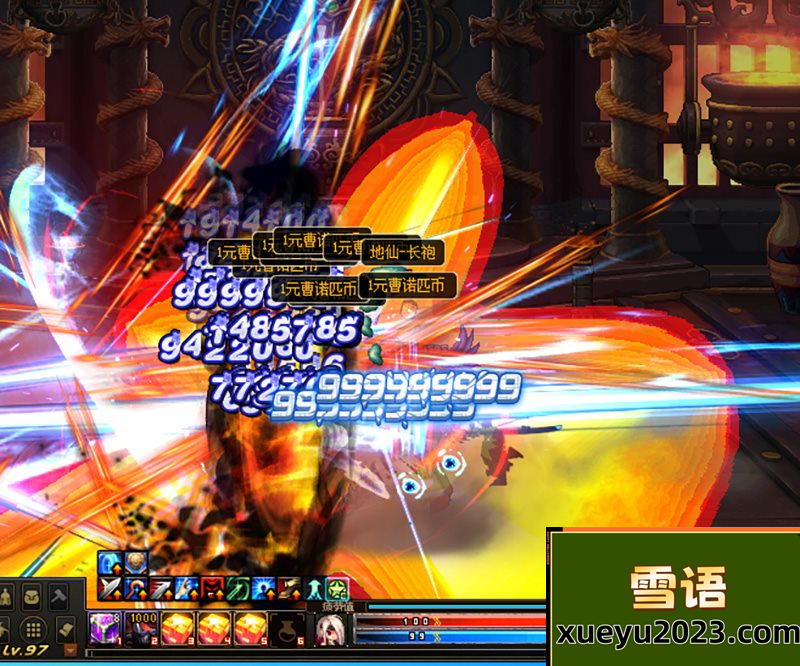Use the item with 1000 count in slot 2
This screenshot has width=800, height=666.
coord(142,629)
